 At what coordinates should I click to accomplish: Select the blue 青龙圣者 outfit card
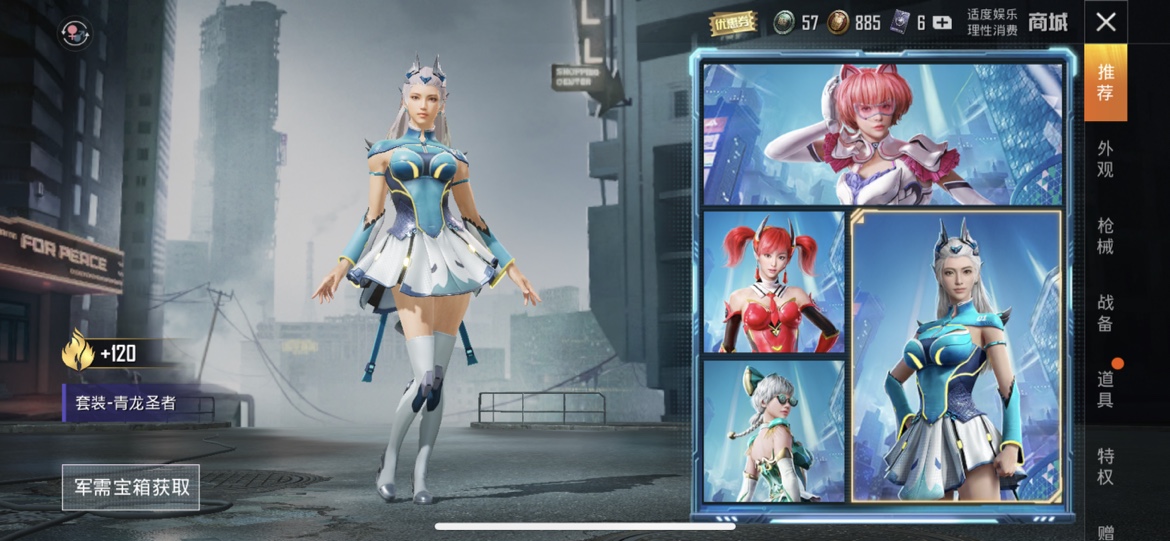click(957, 355)
